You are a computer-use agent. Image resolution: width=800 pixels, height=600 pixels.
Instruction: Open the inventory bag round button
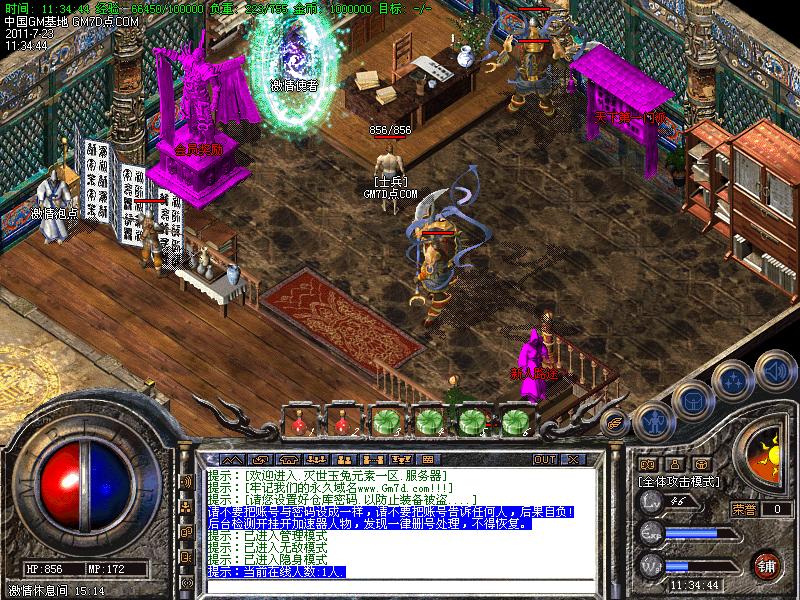692,400
